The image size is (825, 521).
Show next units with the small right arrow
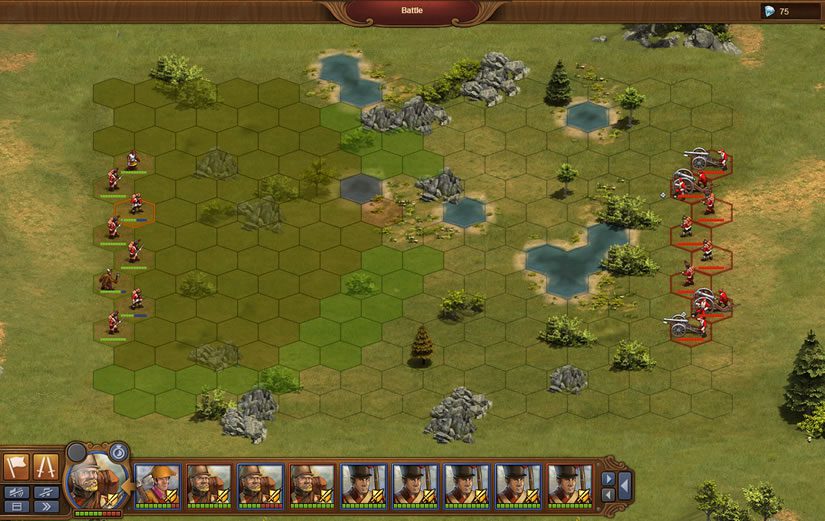point(608,478)
